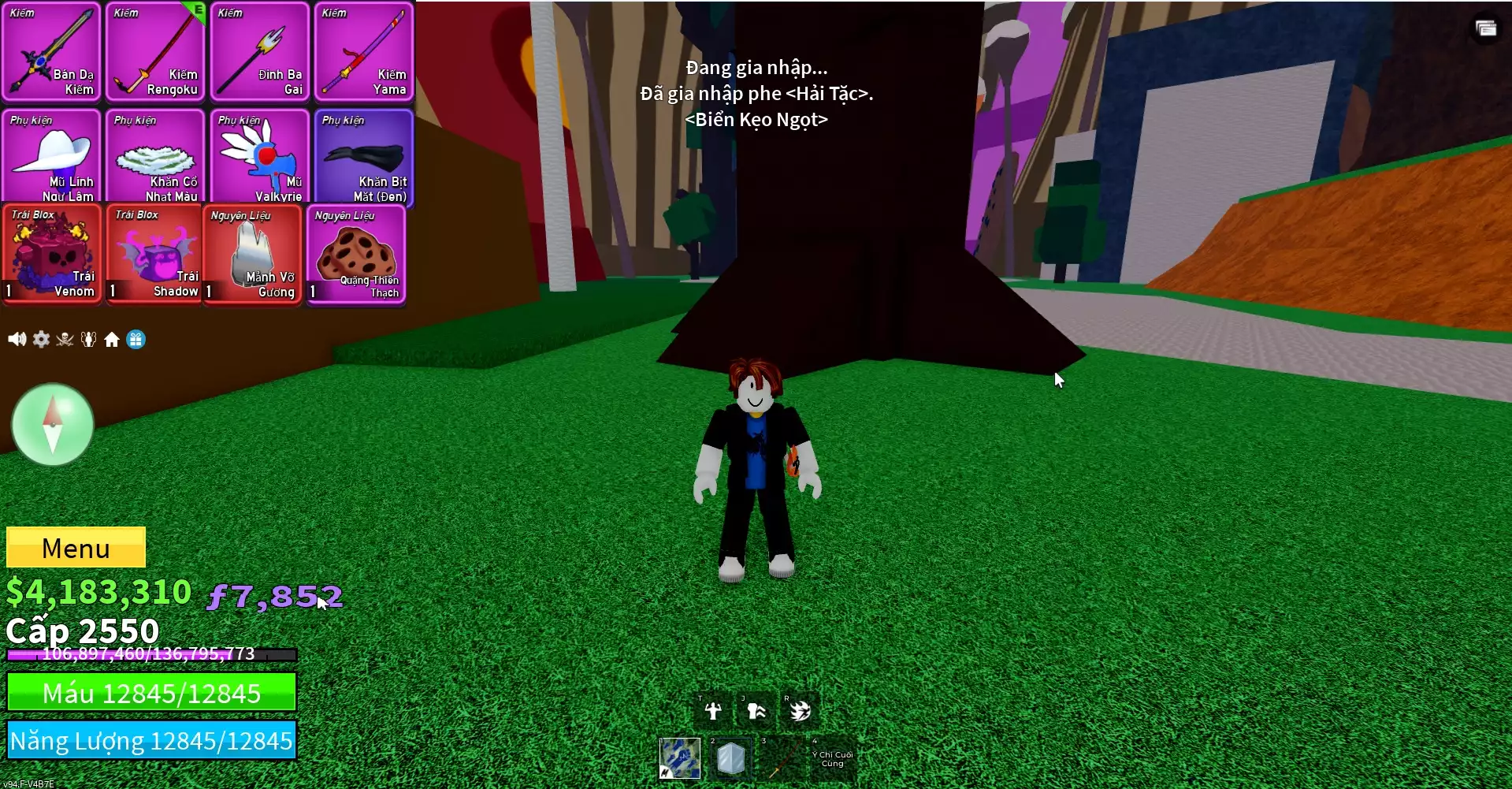The width and height of the screenshot is (1512, 789).
Task: Select the Kiếm Yama sword slot
Action: (x=363, y=52)
